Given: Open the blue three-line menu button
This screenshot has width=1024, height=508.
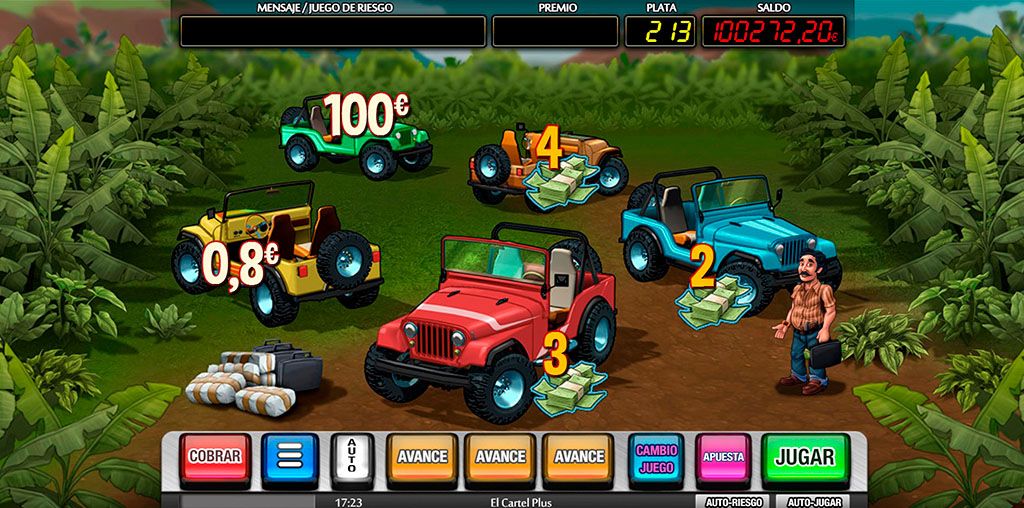Looking at the screenshot, I should (290, 457).
